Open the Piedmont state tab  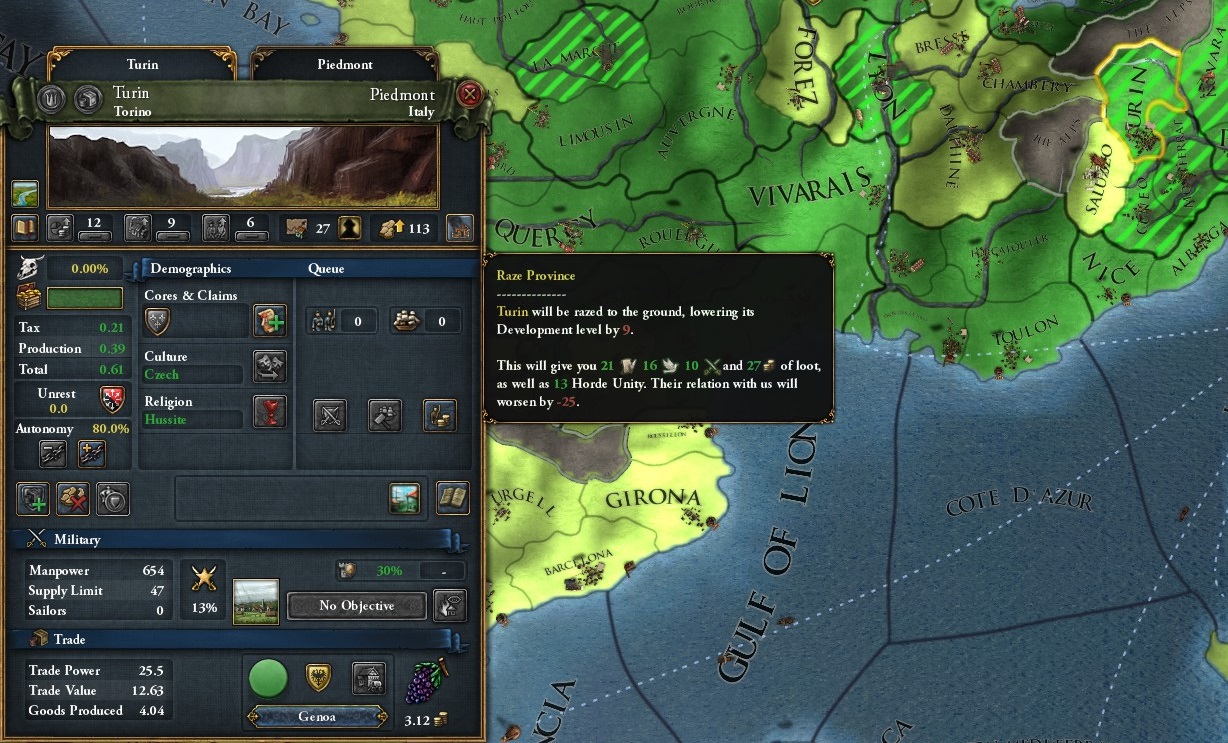344,65
